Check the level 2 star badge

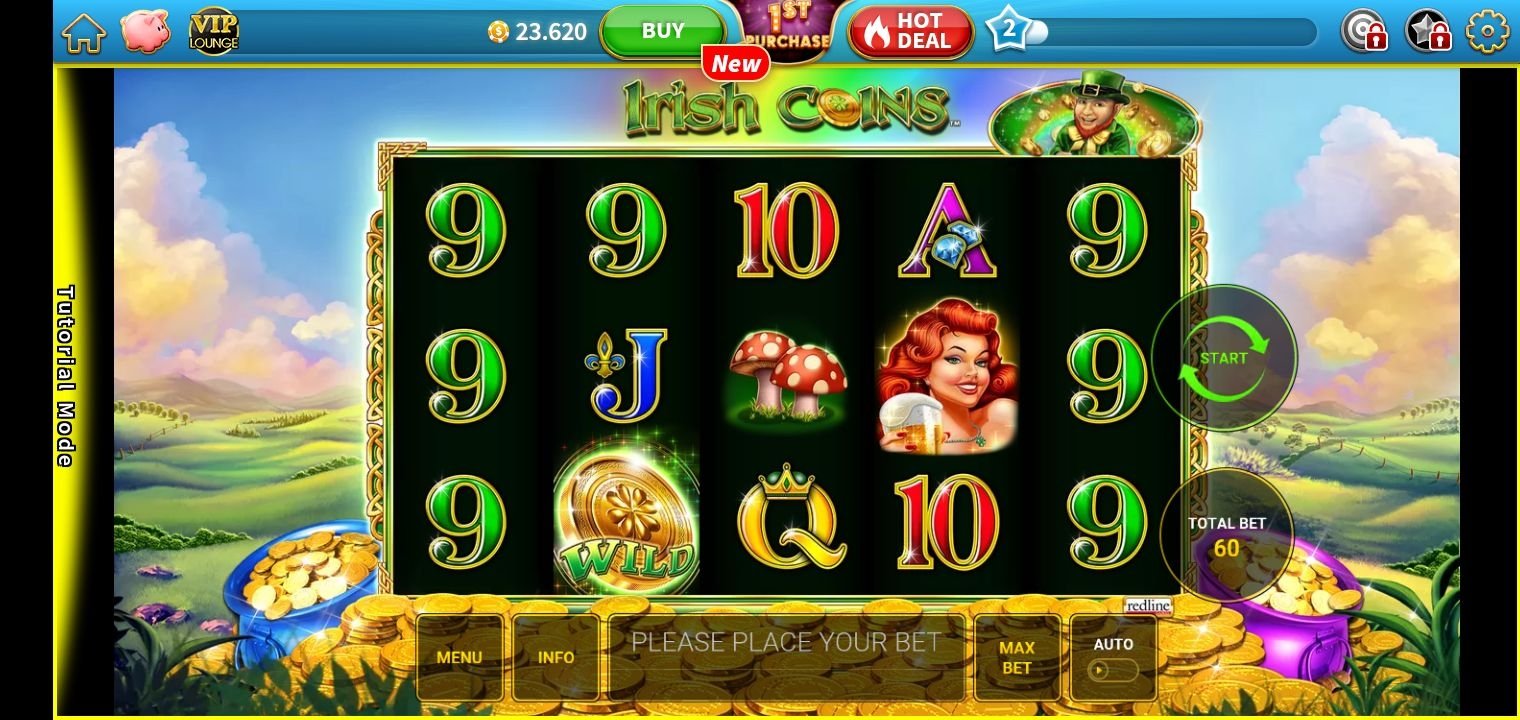(x=1008, y=31)
